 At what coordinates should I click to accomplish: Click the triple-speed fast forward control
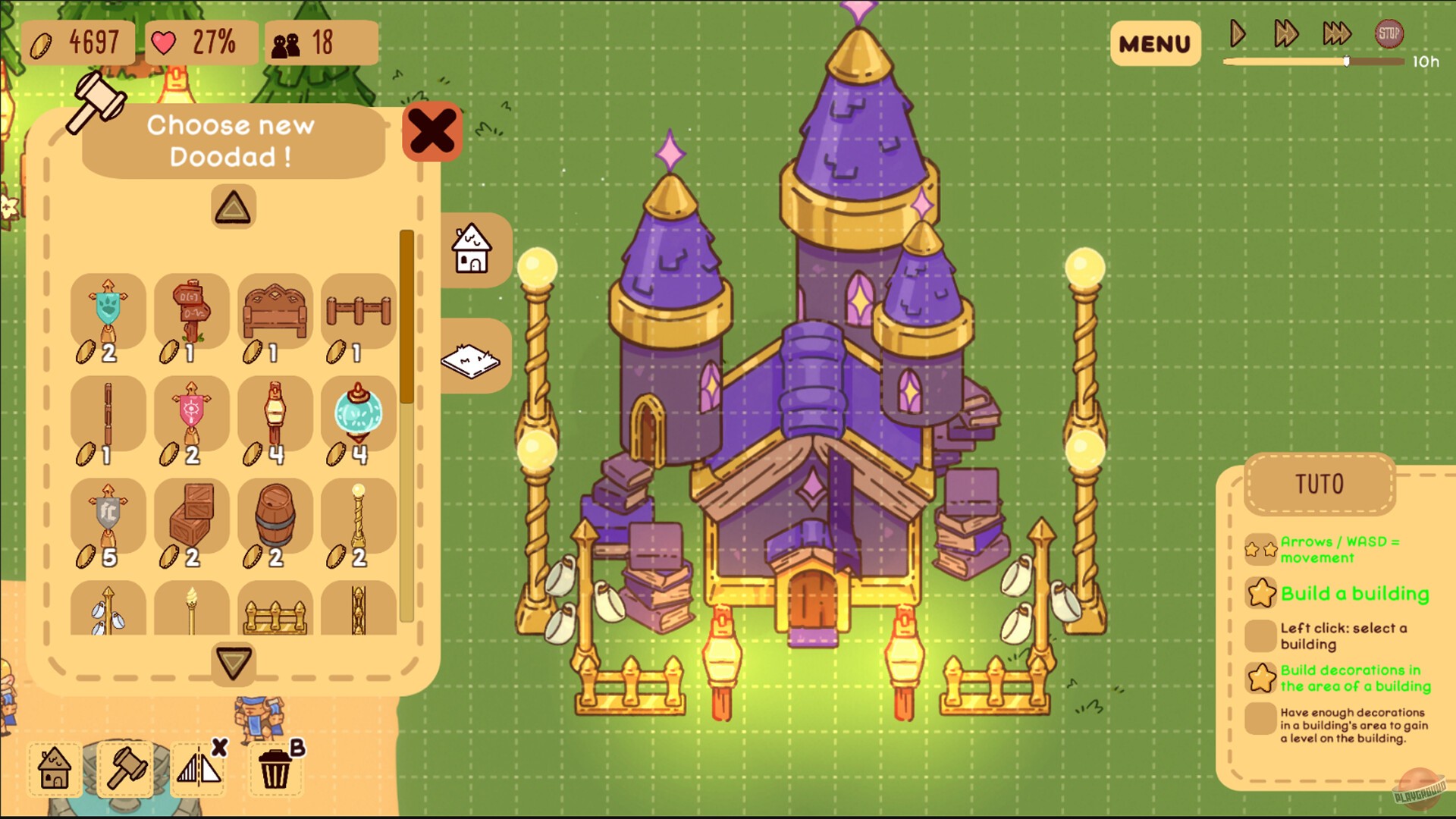(1336, 33)
